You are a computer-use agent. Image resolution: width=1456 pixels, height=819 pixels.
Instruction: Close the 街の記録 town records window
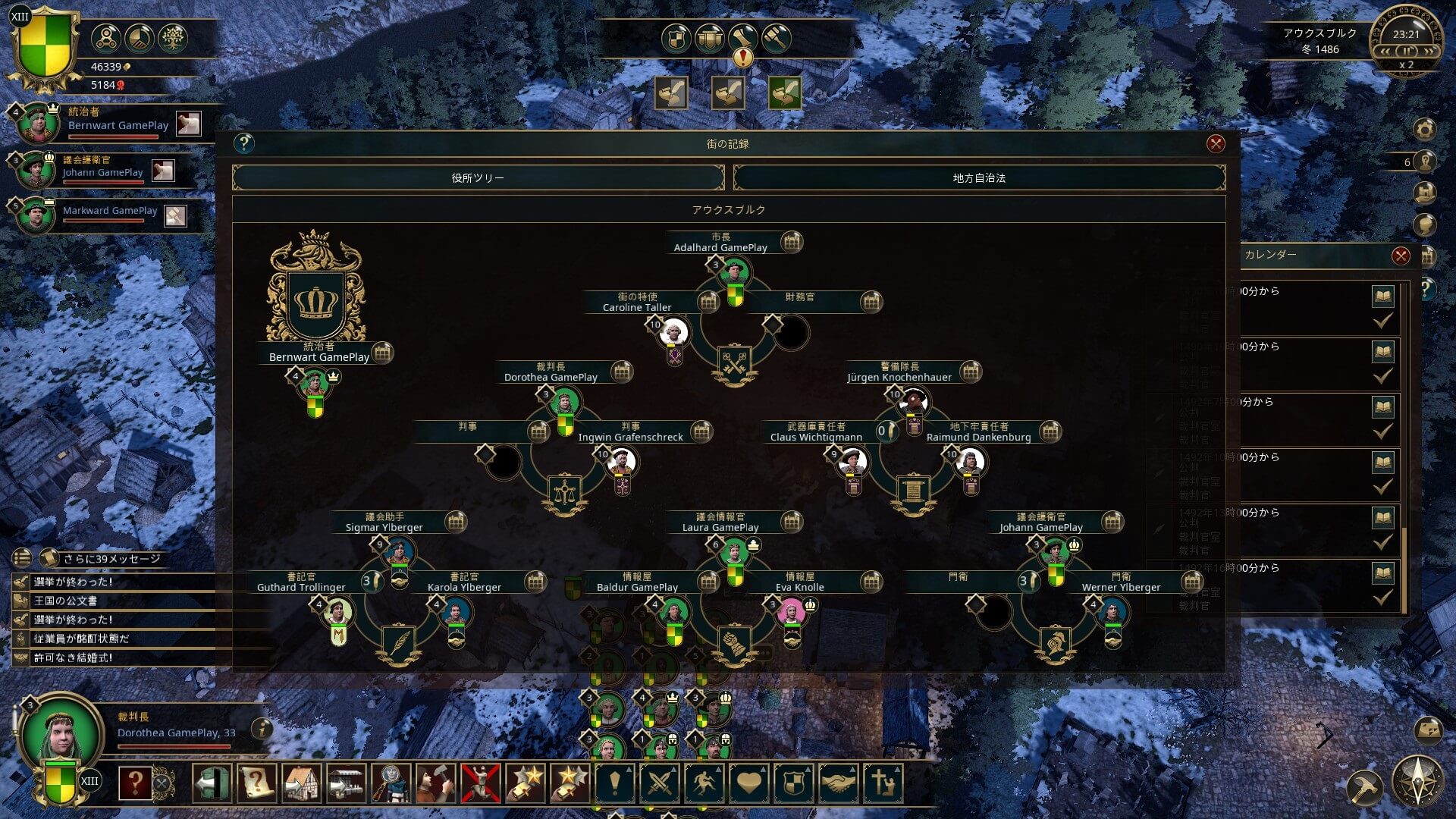1216,144
